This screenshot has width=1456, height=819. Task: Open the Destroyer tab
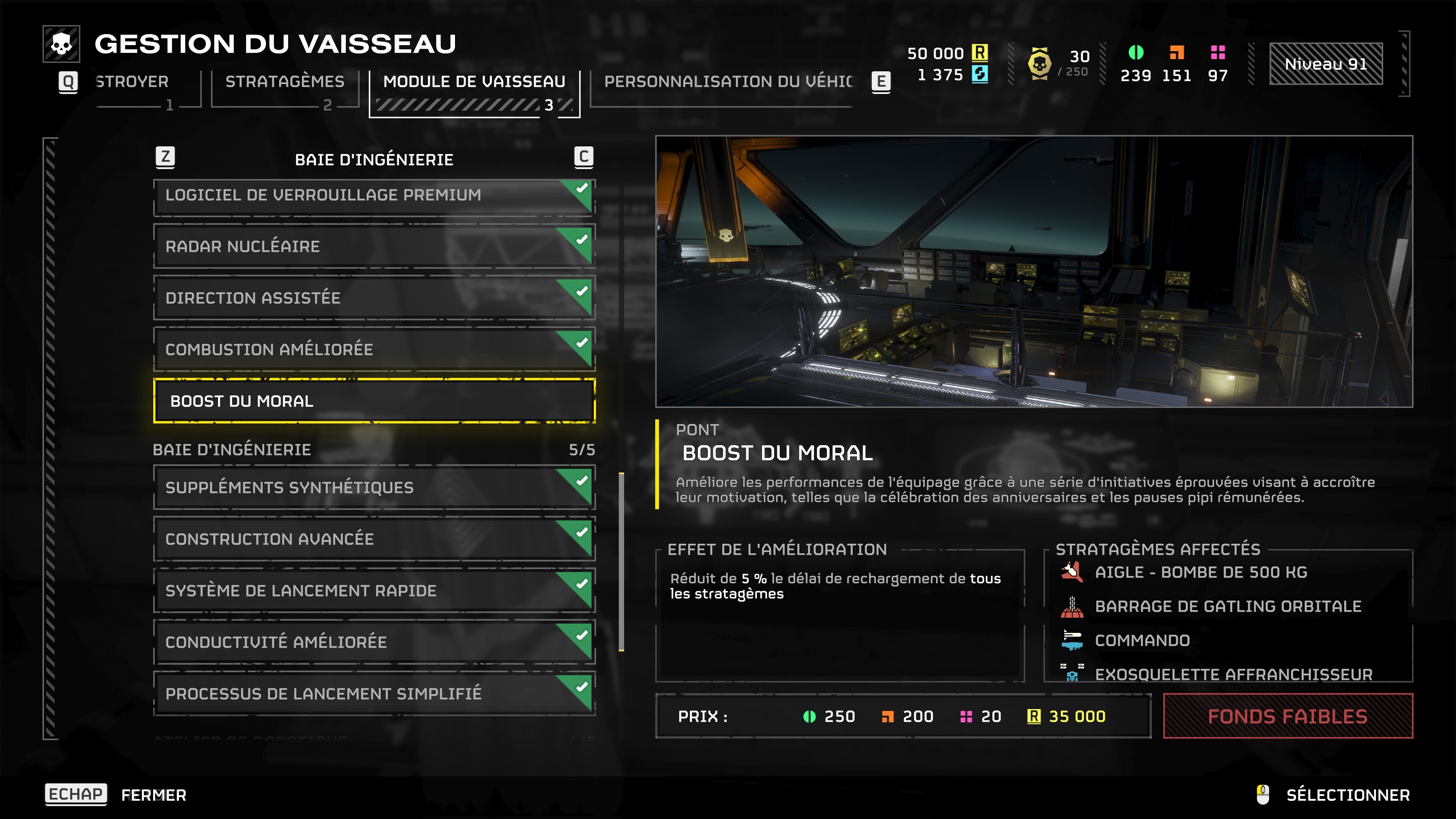[x=132, y=82]
